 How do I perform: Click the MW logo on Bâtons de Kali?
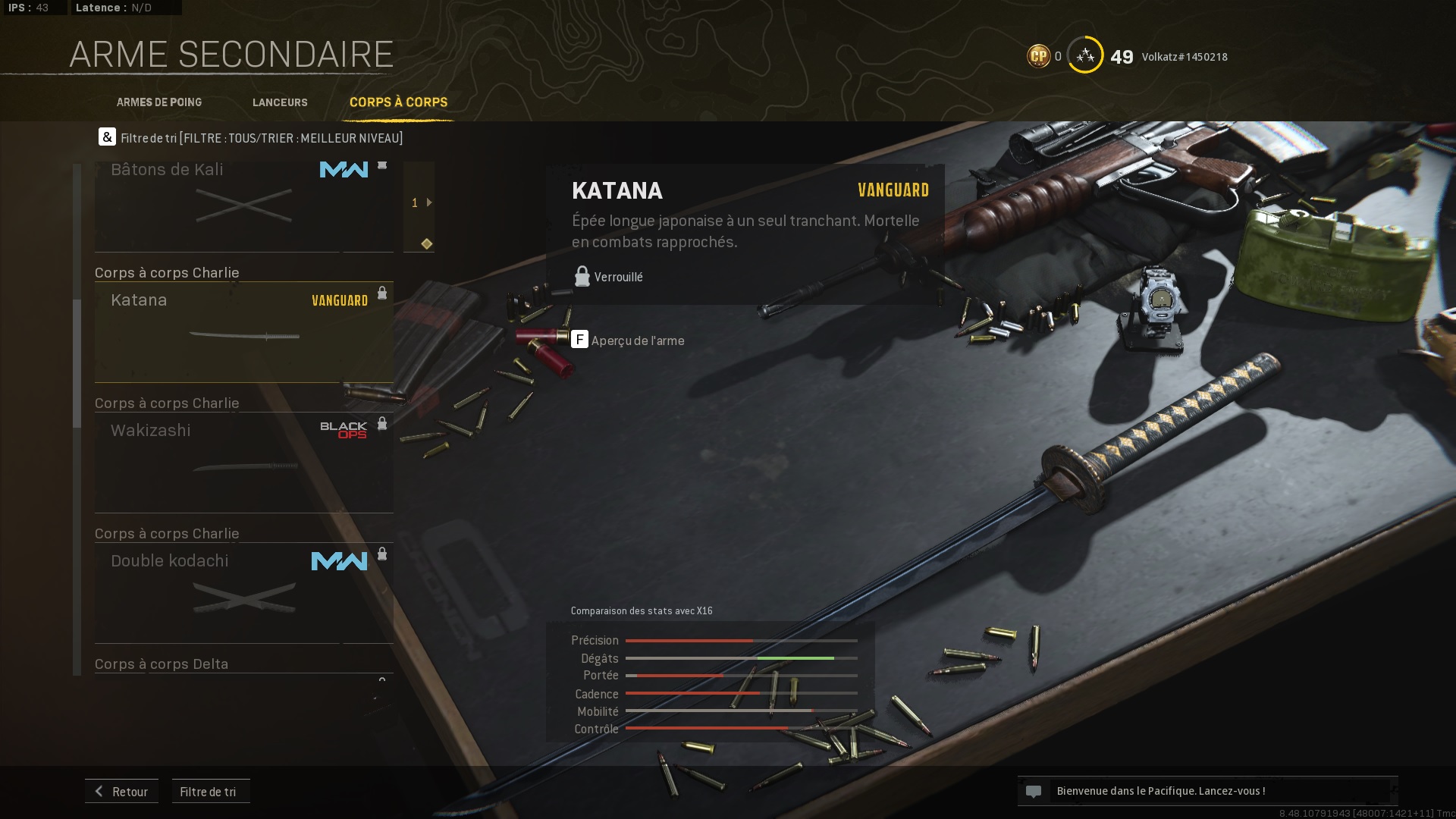344,171
